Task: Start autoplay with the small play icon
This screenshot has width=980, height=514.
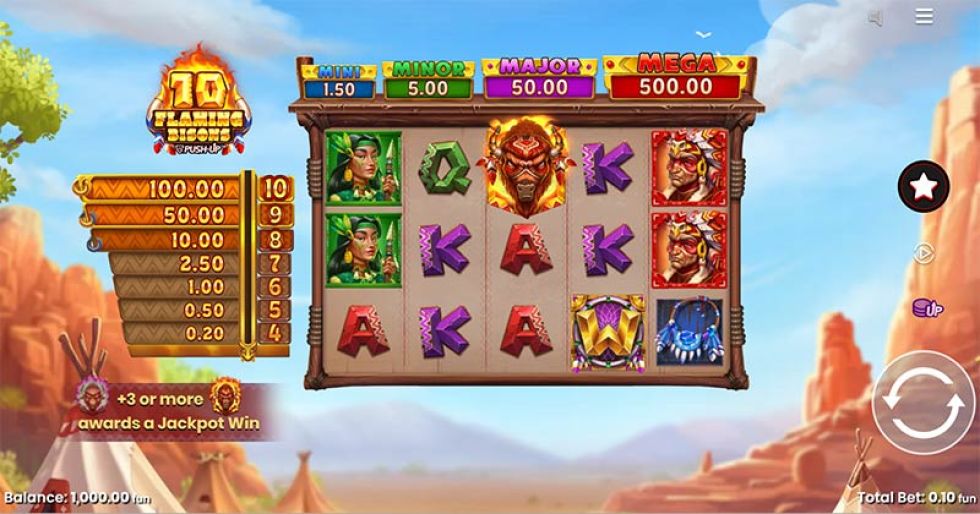Action: point(923,254)
